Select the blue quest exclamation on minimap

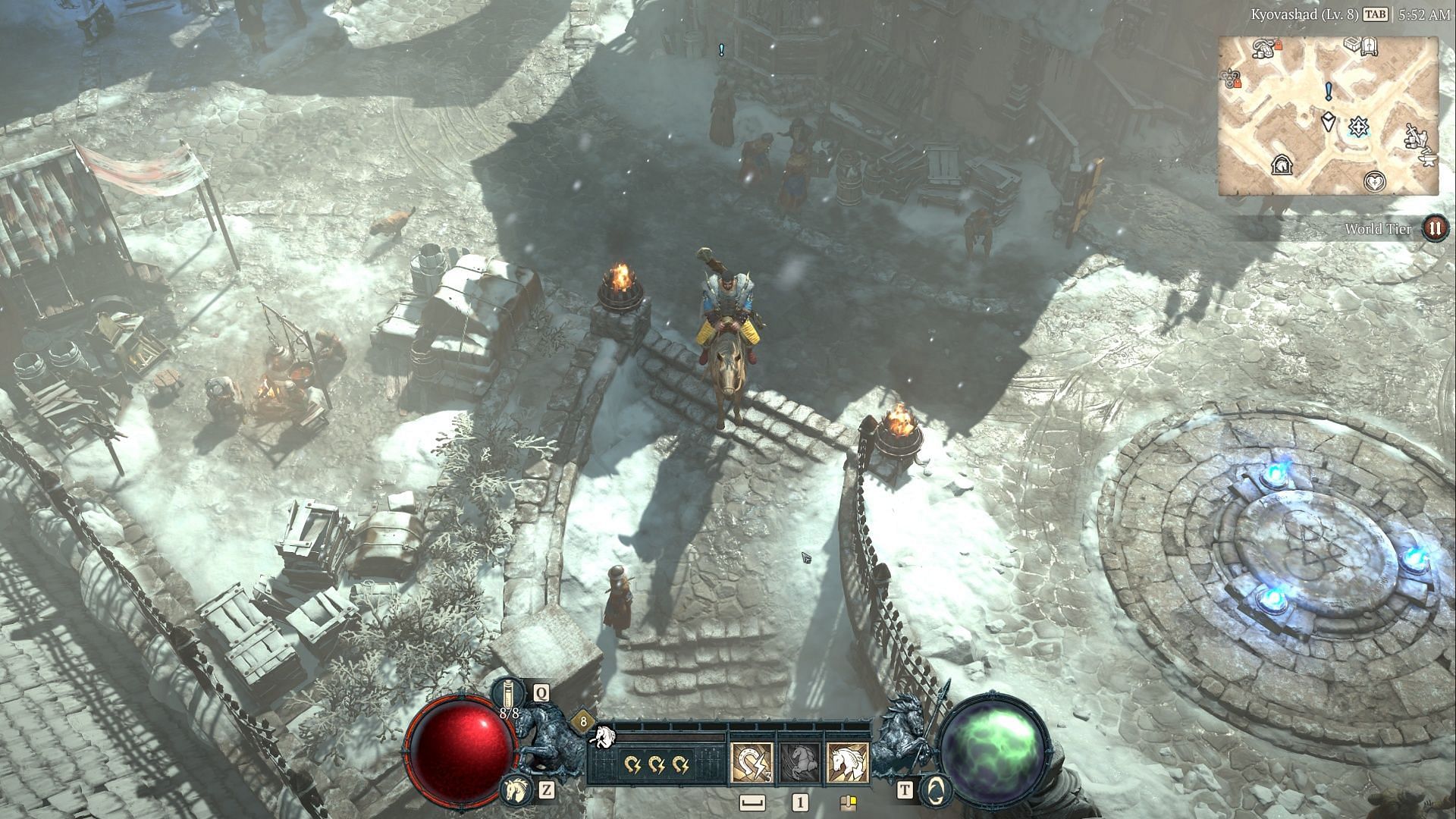coord(1328,93)
